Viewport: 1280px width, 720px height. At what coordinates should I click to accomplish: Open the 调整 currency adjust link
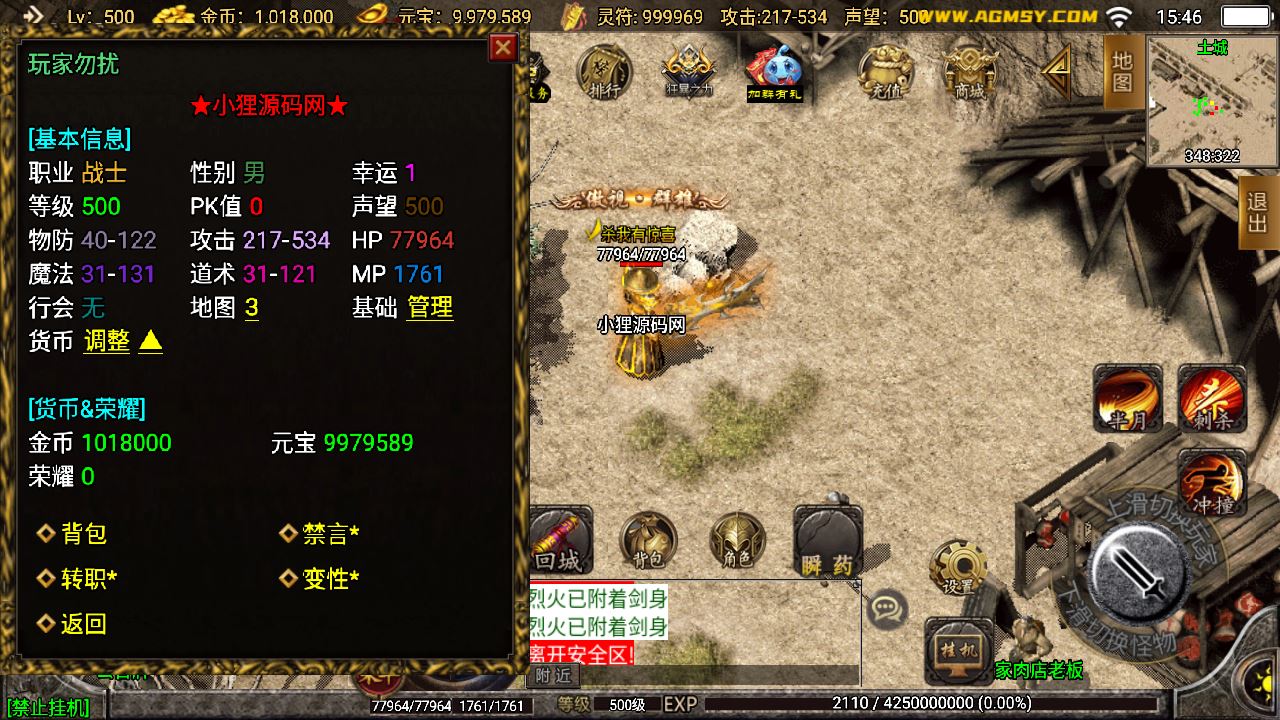[106, 341]
